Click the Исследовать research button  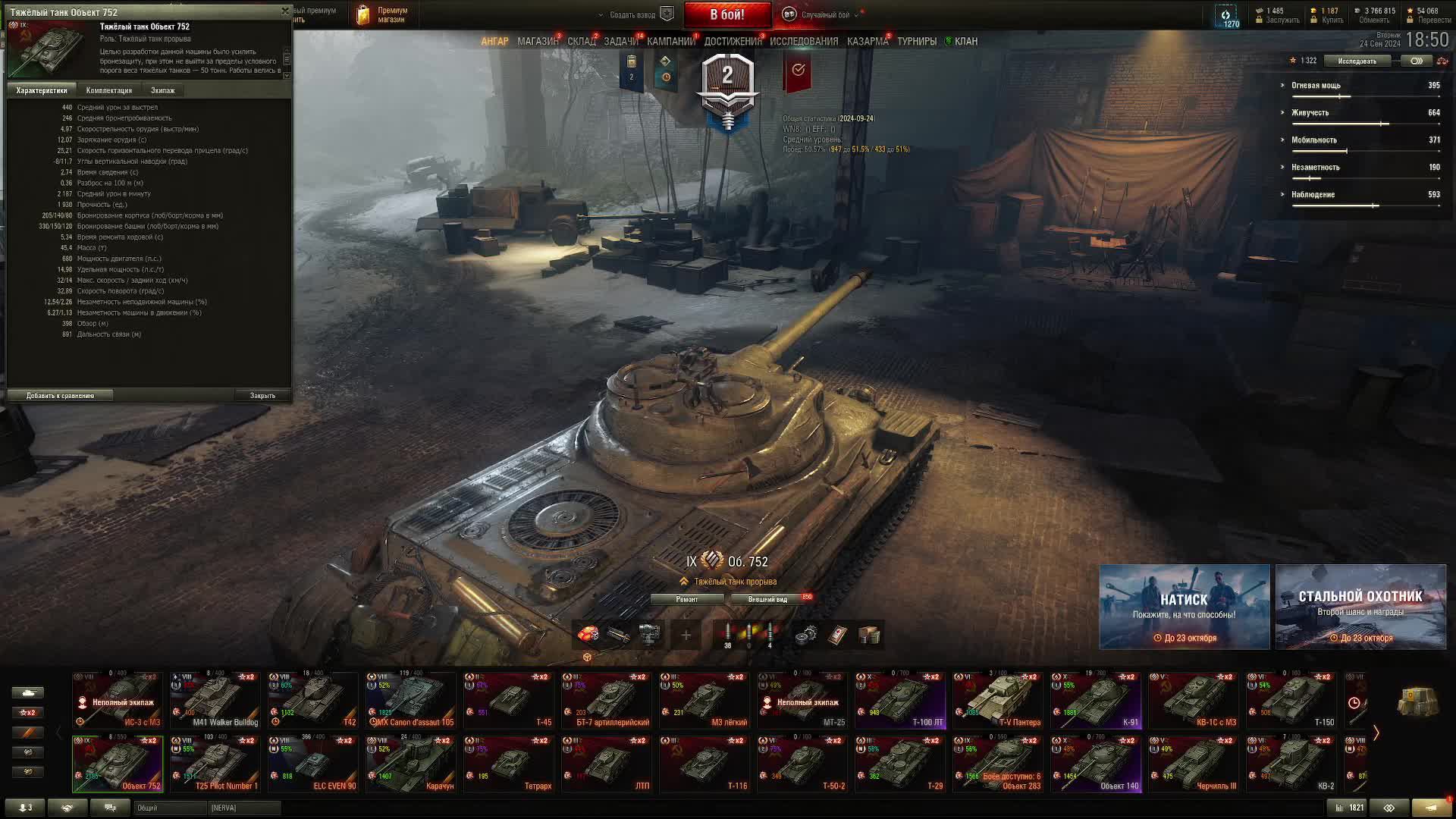tap(1357, 61)
